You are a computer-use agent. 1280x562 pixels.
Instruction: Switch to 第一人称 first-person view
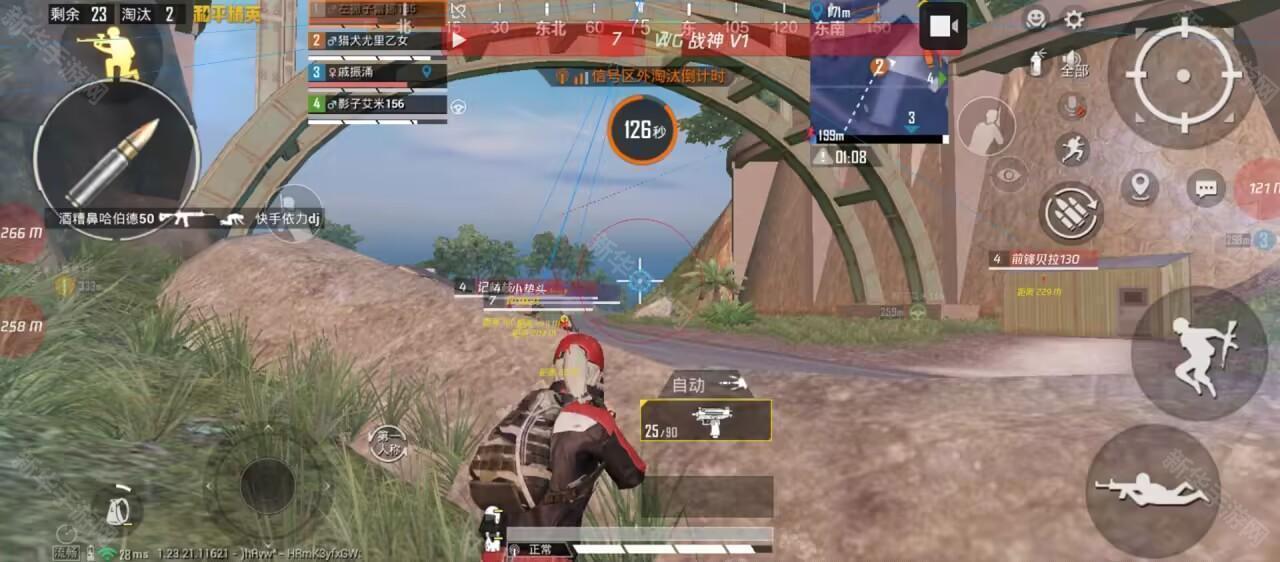tap(388, 442)
